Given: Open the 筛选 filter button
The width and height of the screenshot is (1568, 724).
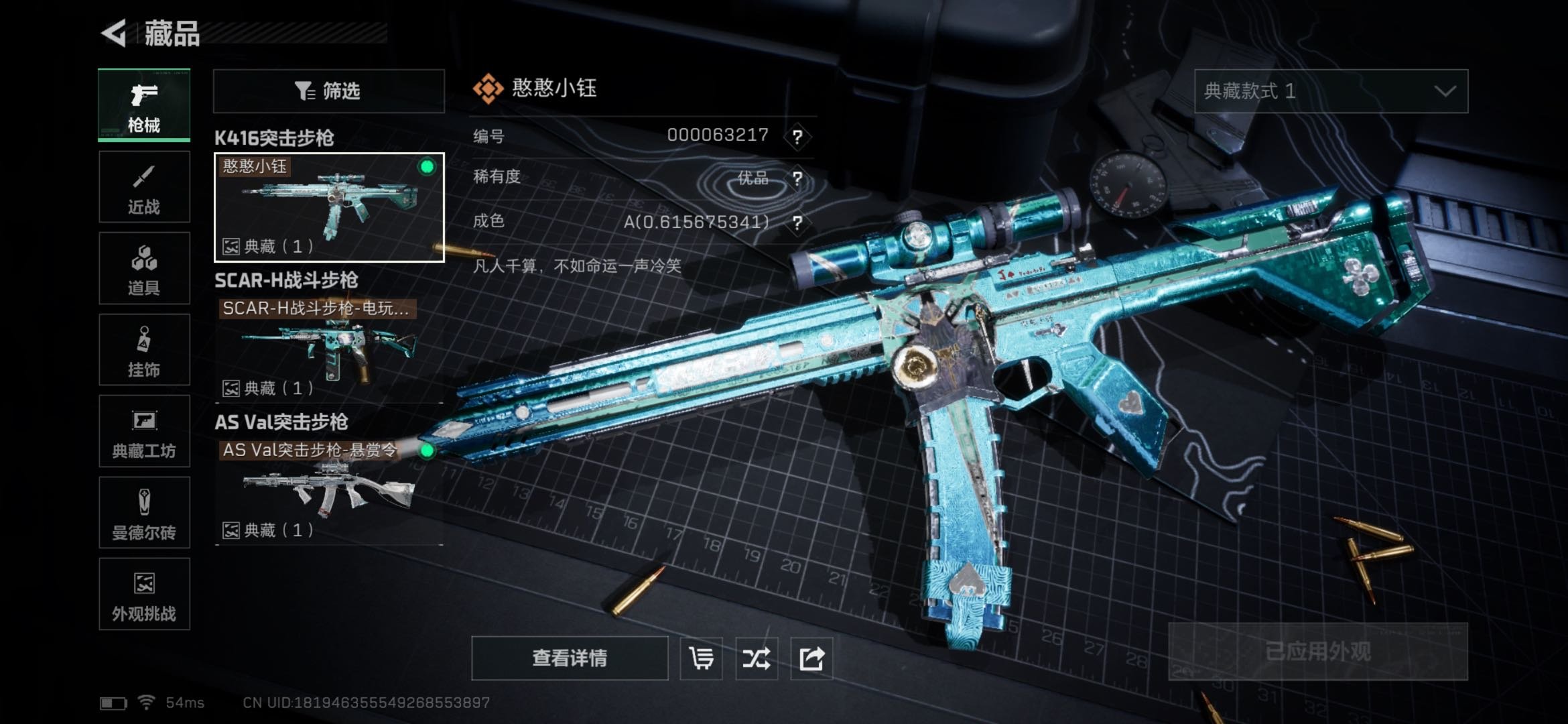Looking at the screenshot, I should [x=328, y=90].
